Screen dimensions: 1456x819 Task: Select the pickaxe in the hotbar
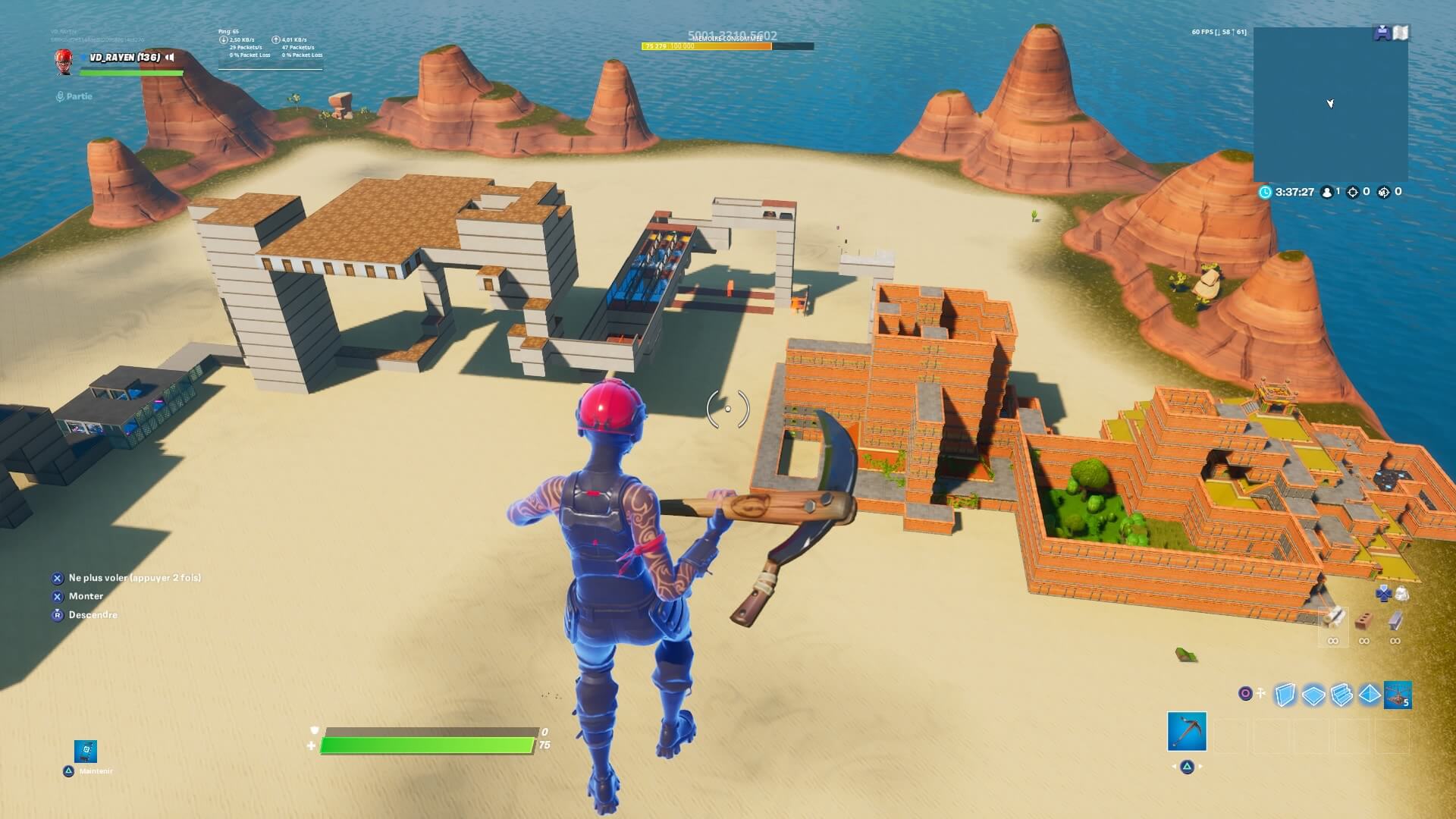click(1187, 732)
